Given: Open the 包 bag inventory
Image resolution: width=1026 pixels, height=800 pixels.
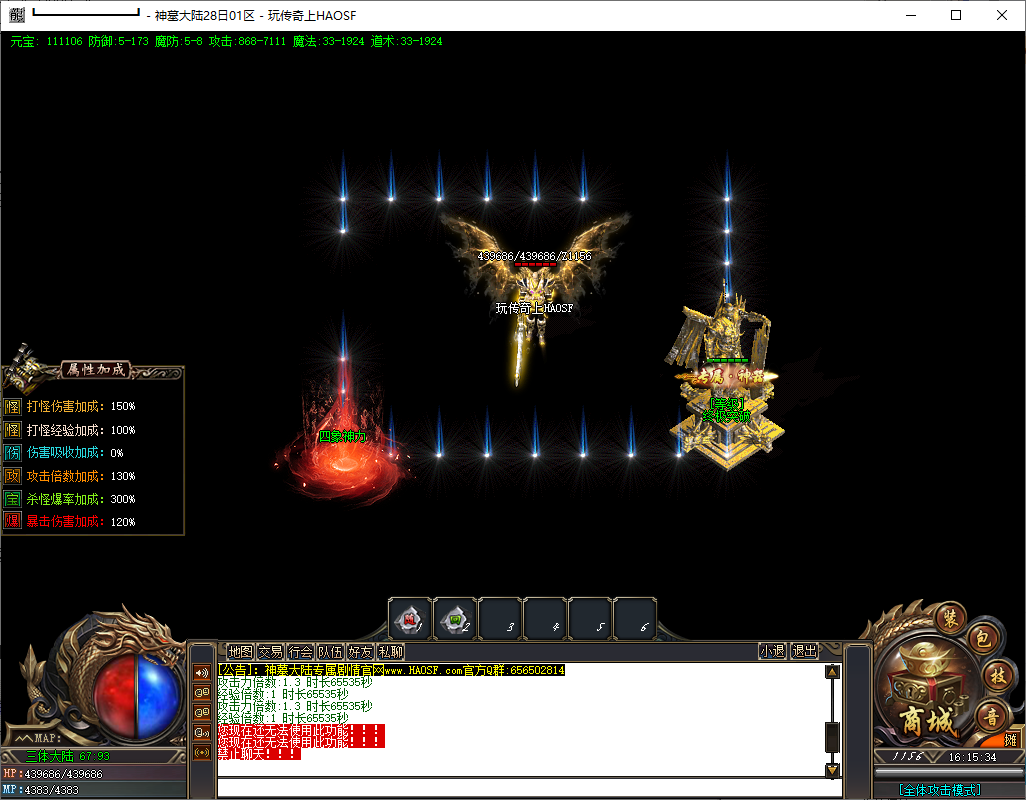Looking at the screenshot, I should (x=982, y=640).
